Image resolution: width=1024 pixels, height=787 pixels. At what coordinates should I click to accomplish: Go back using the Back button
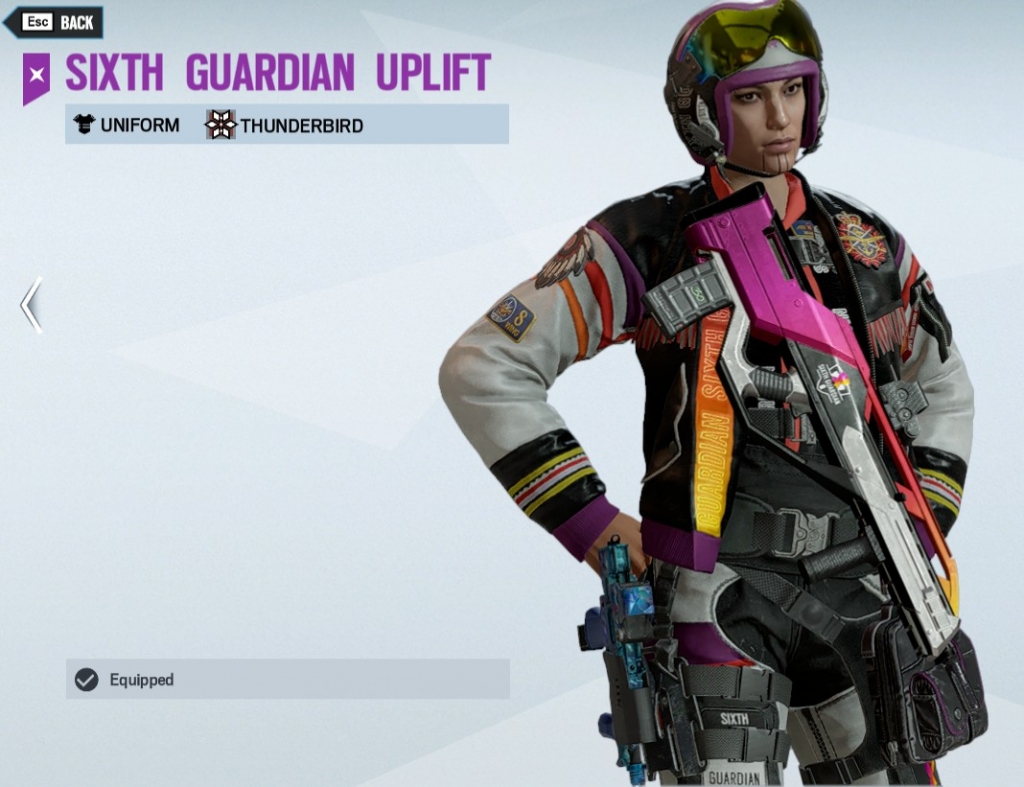[55, 22]
